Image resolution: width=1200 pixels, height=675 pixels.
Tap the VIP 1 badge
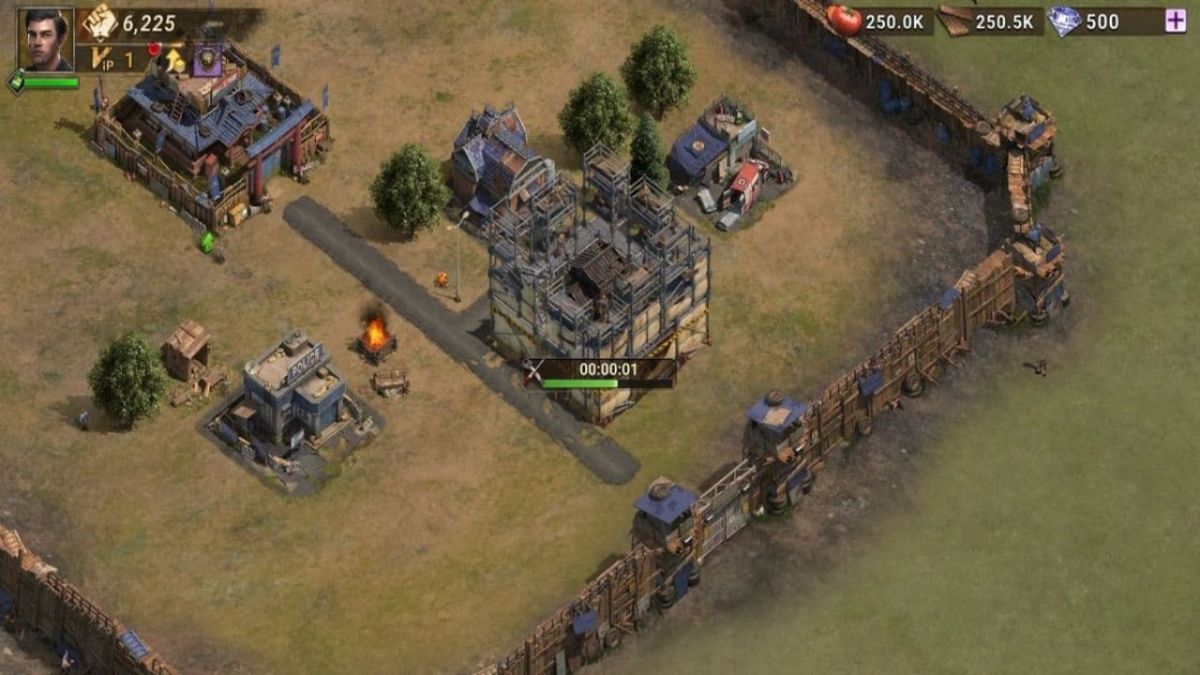[x=112, y=59]
